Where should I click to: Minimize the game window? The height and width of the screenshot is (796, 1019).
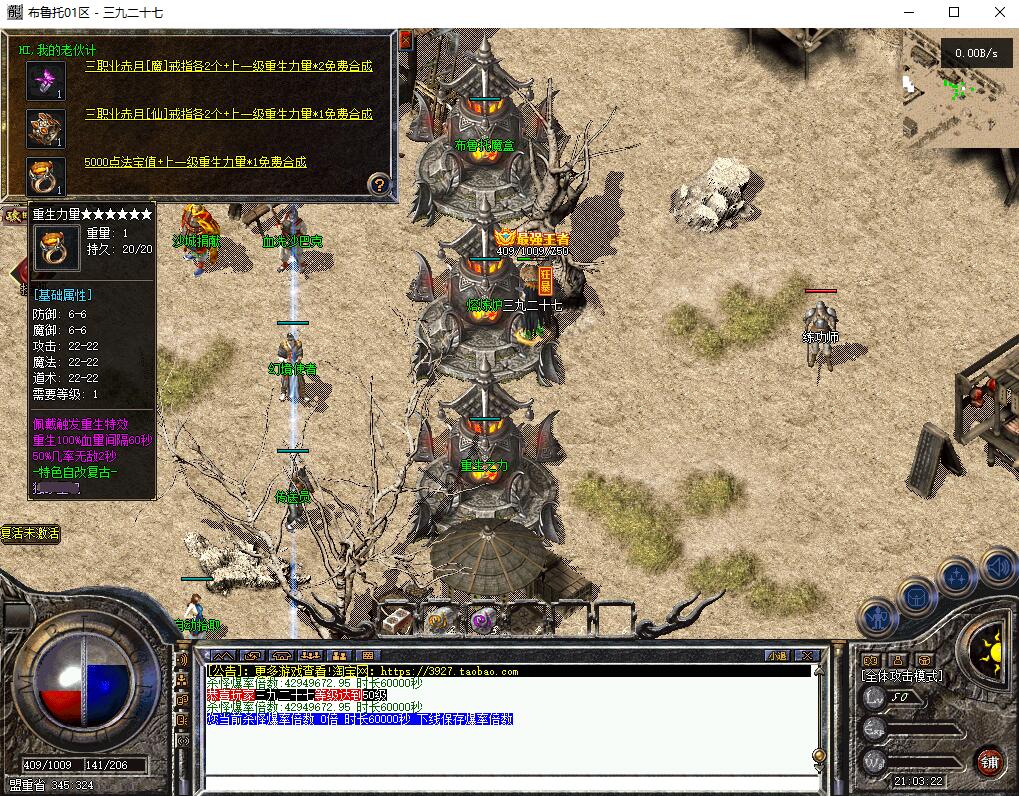point(908,12)
